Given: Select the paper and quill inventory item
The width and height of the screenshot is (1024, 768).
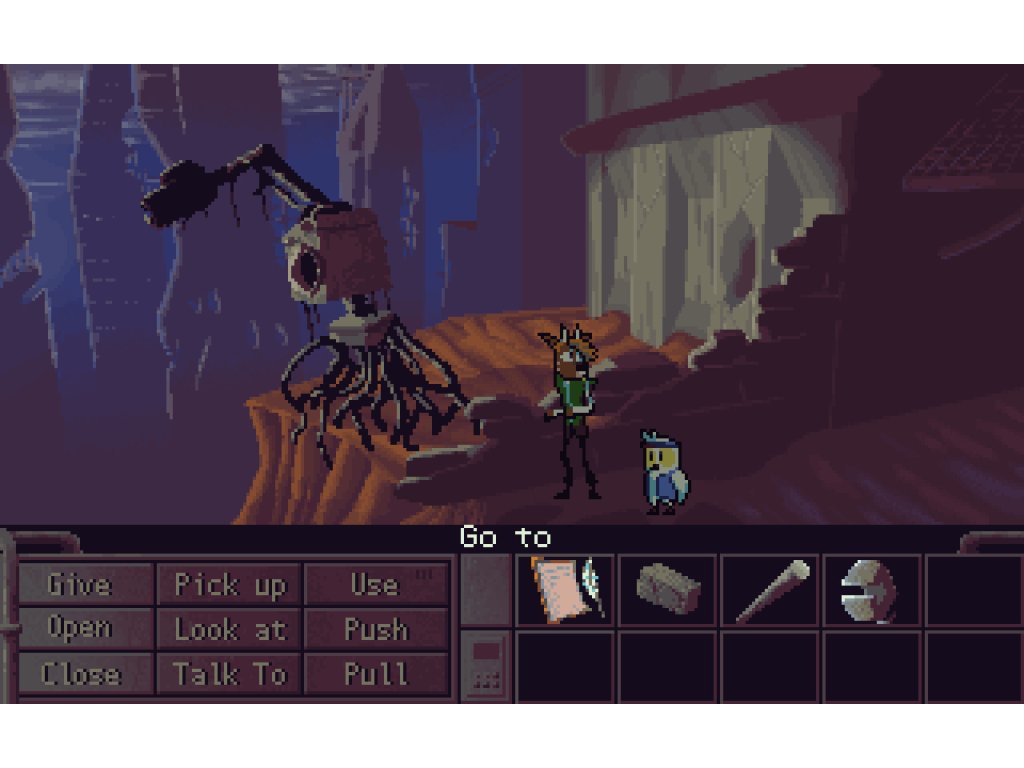Looking at the screenshot, I should (x=565, y=590).
